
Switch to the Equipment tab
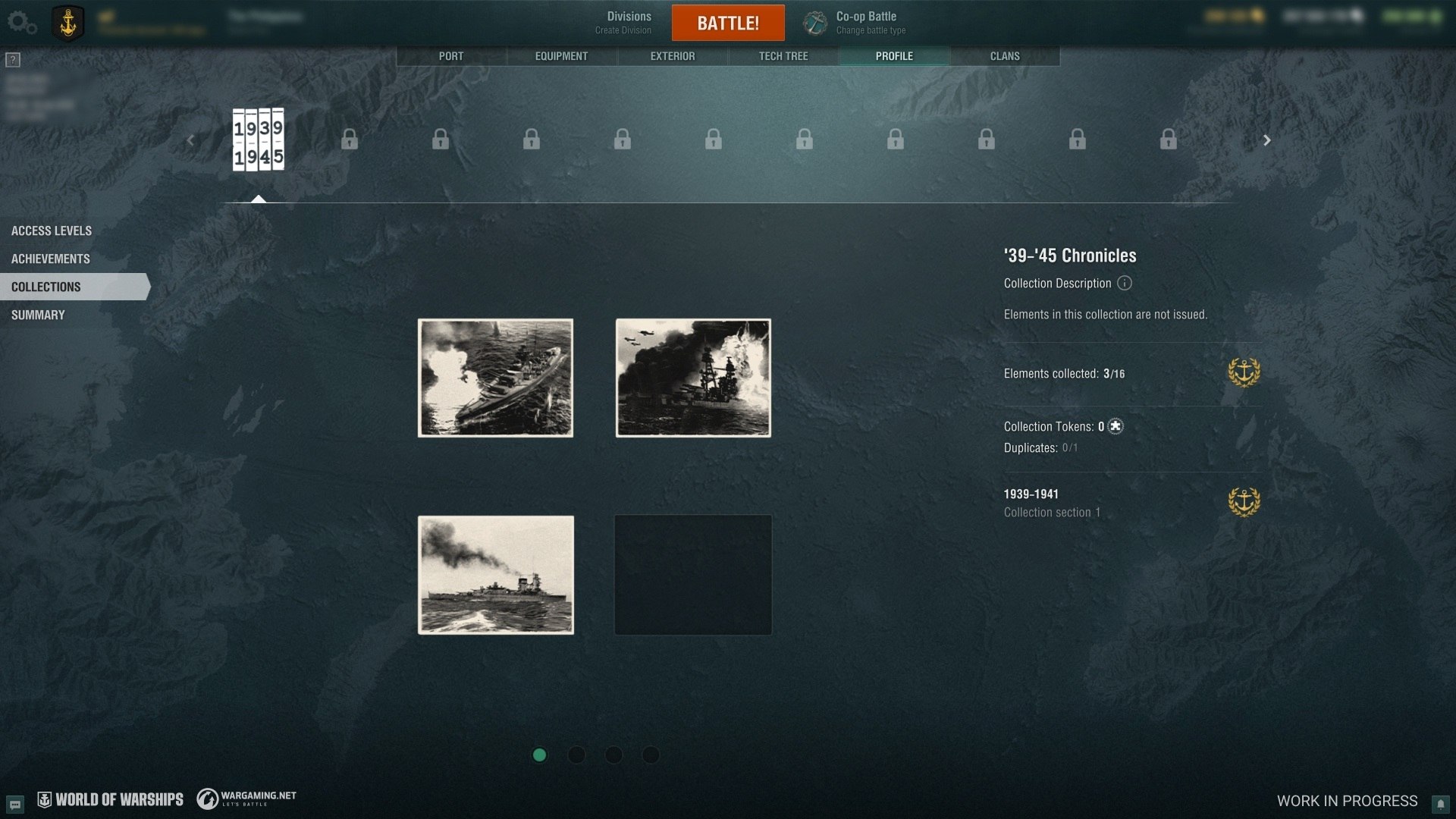561,56
